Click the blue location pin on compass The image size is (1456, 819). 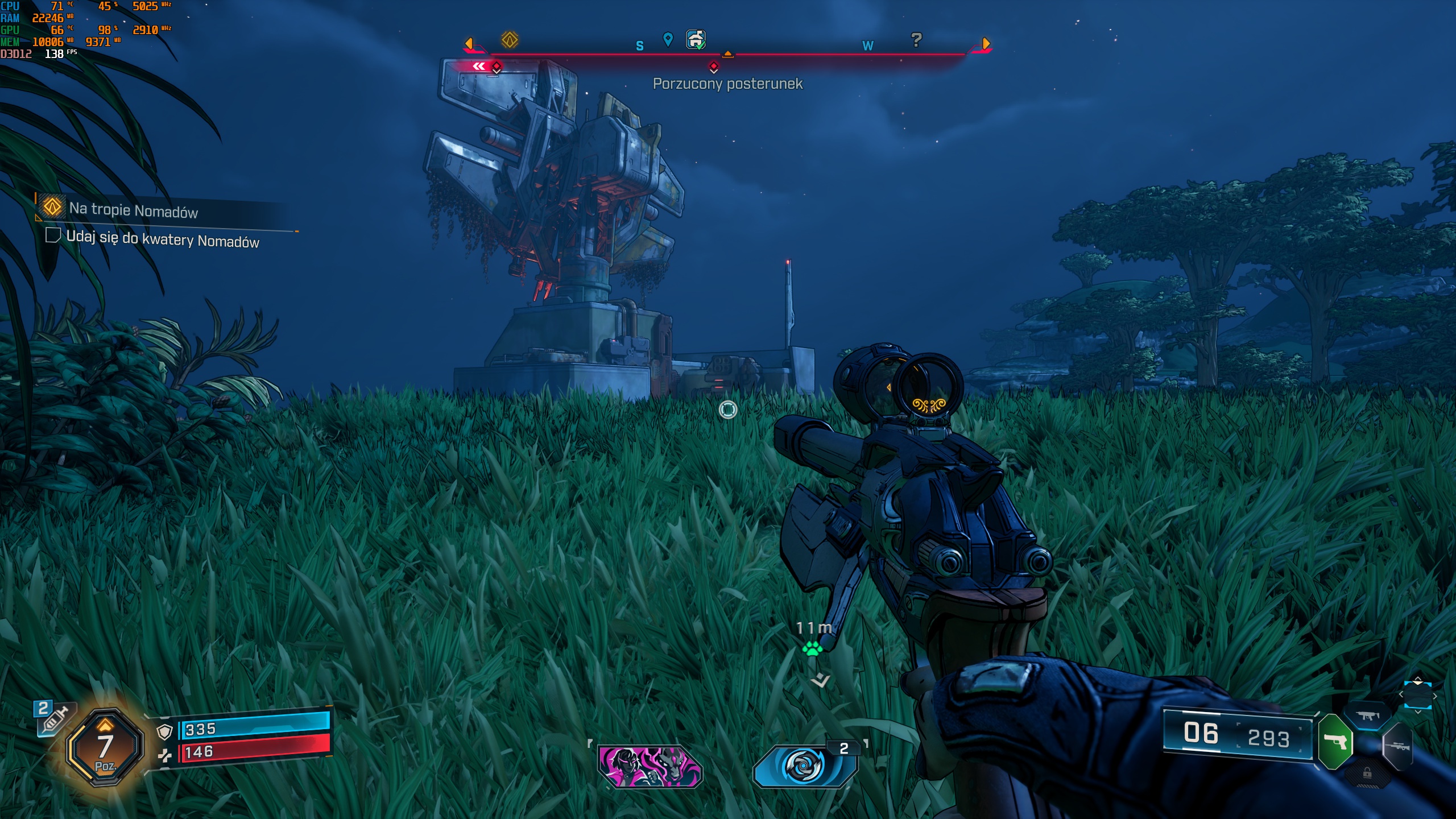tap(668, 39)
